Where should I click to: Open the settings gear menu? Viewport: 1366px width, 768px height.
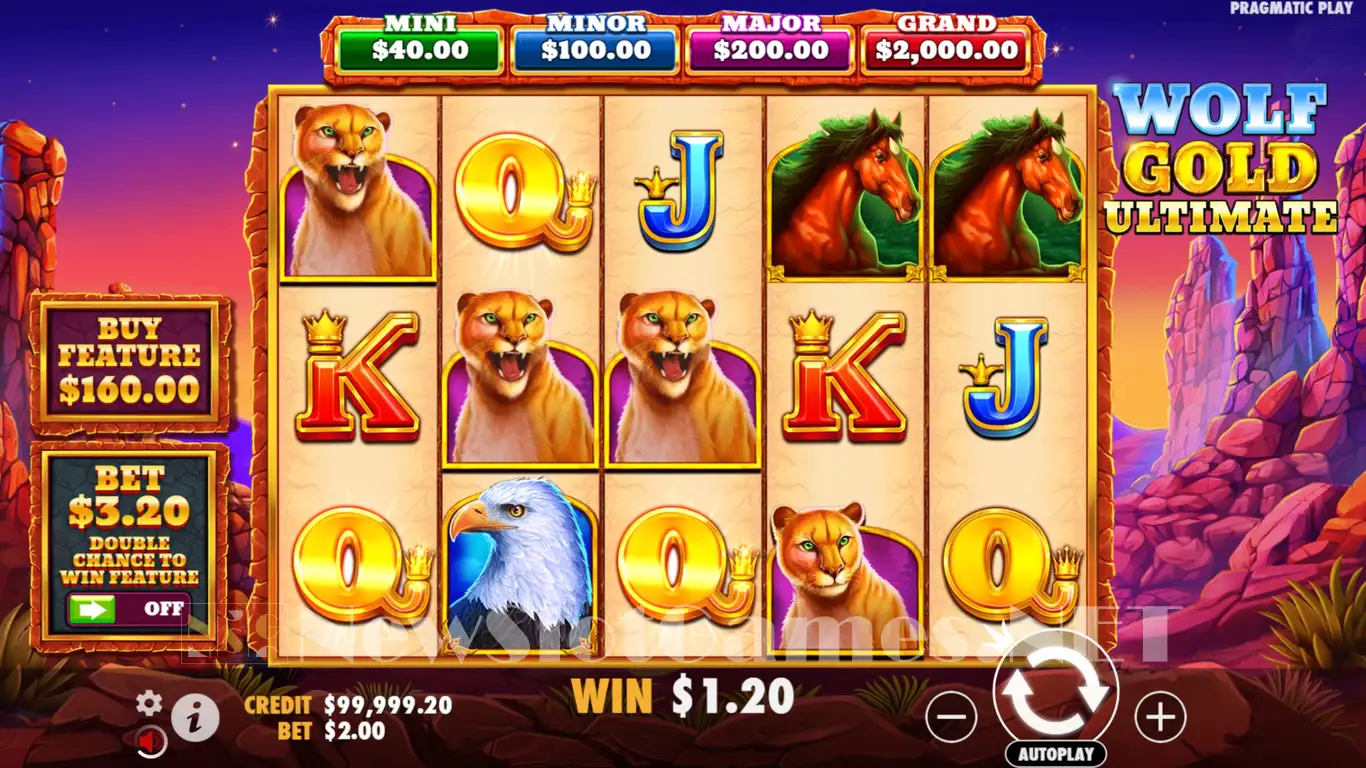click(x=149, y=703)
